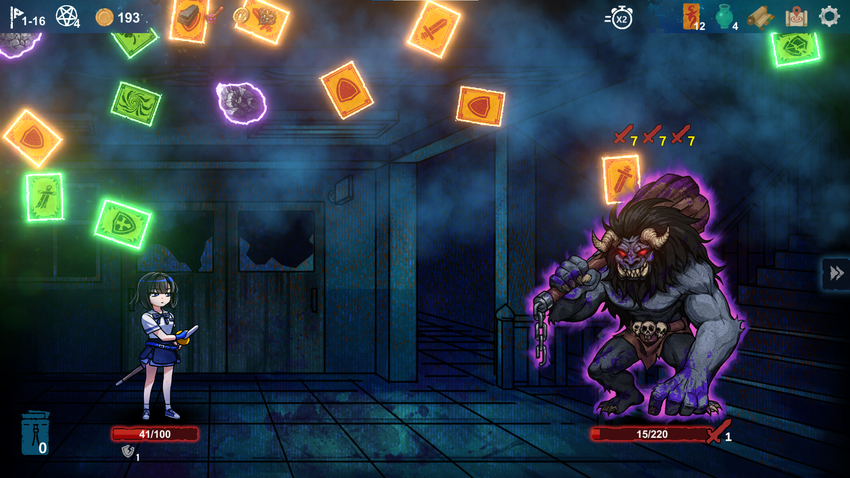Screen dimensions: 850x478
Task: Select the green cross-shield card
Action: tap(123, 224)
